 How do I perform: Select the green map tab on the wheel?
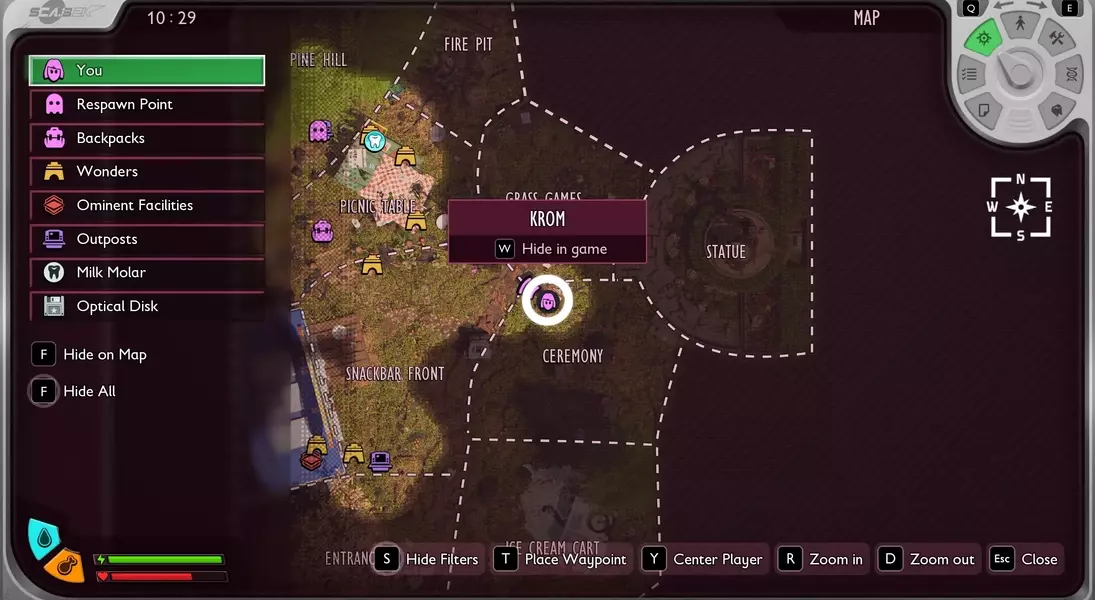984,39
